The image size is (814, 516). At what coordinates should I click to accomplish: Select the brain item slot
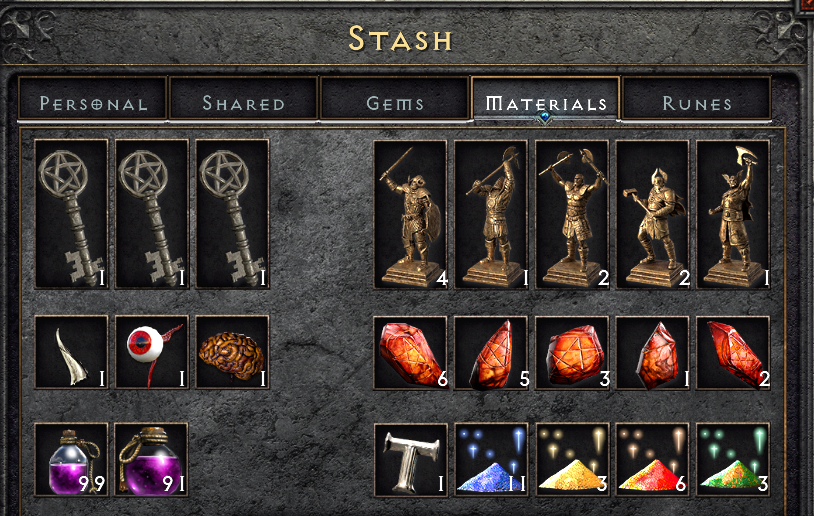tap(232, 352)
